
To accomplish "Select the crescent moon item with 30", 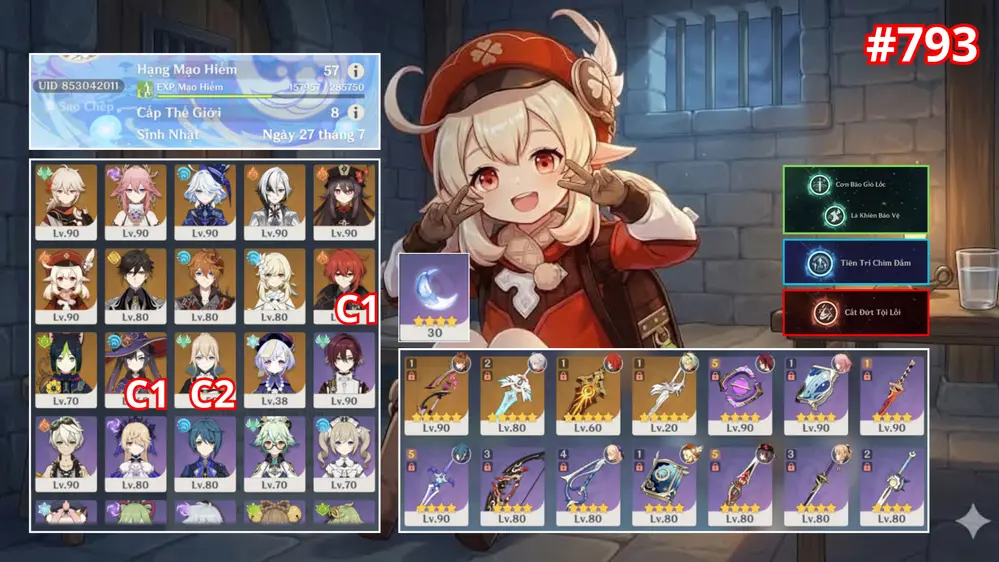I will point(434,296).
